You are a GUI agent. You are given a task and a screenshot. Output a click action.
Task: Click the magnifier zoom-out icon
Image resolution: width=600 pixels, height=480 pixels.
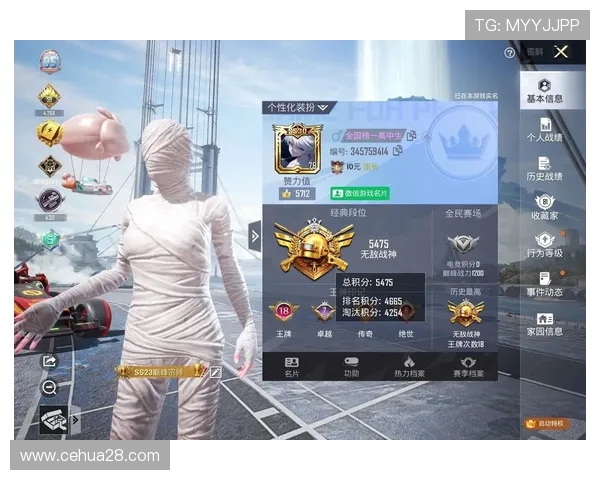pyautogui.click(x=49, y=387)
